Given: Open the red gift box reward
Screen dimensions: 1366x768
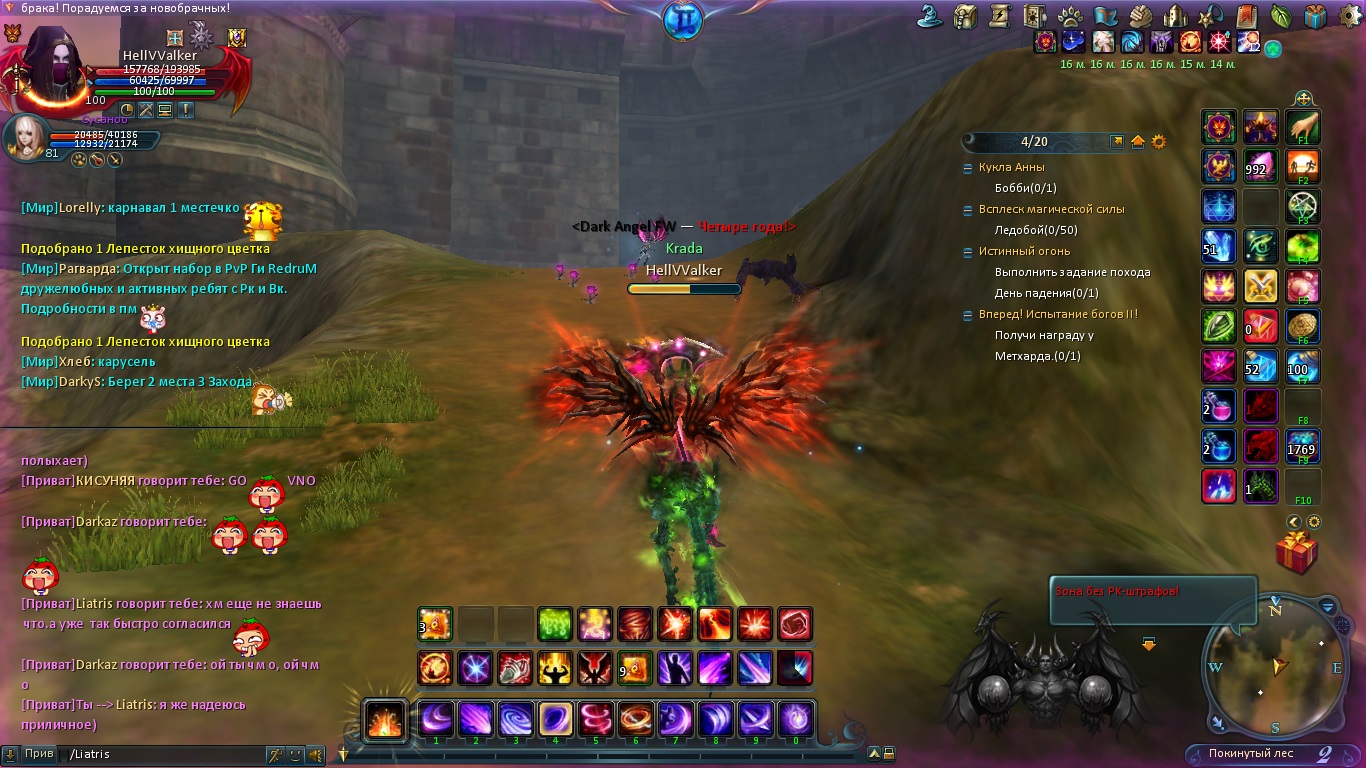Looking at the screenshot, I should [1296, 552].
